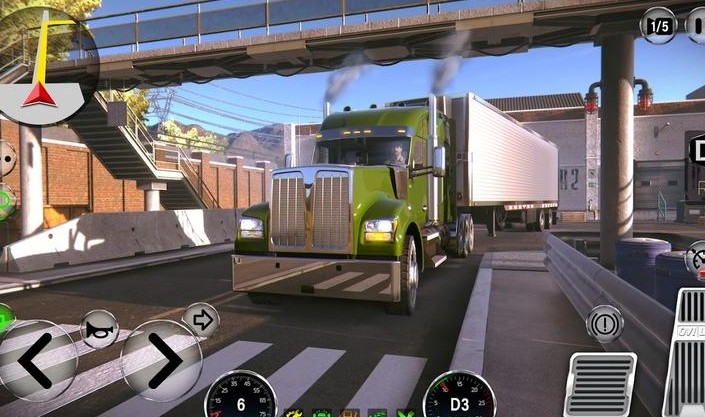
Task: Step on the brake pedal
Action: point(600,383)
